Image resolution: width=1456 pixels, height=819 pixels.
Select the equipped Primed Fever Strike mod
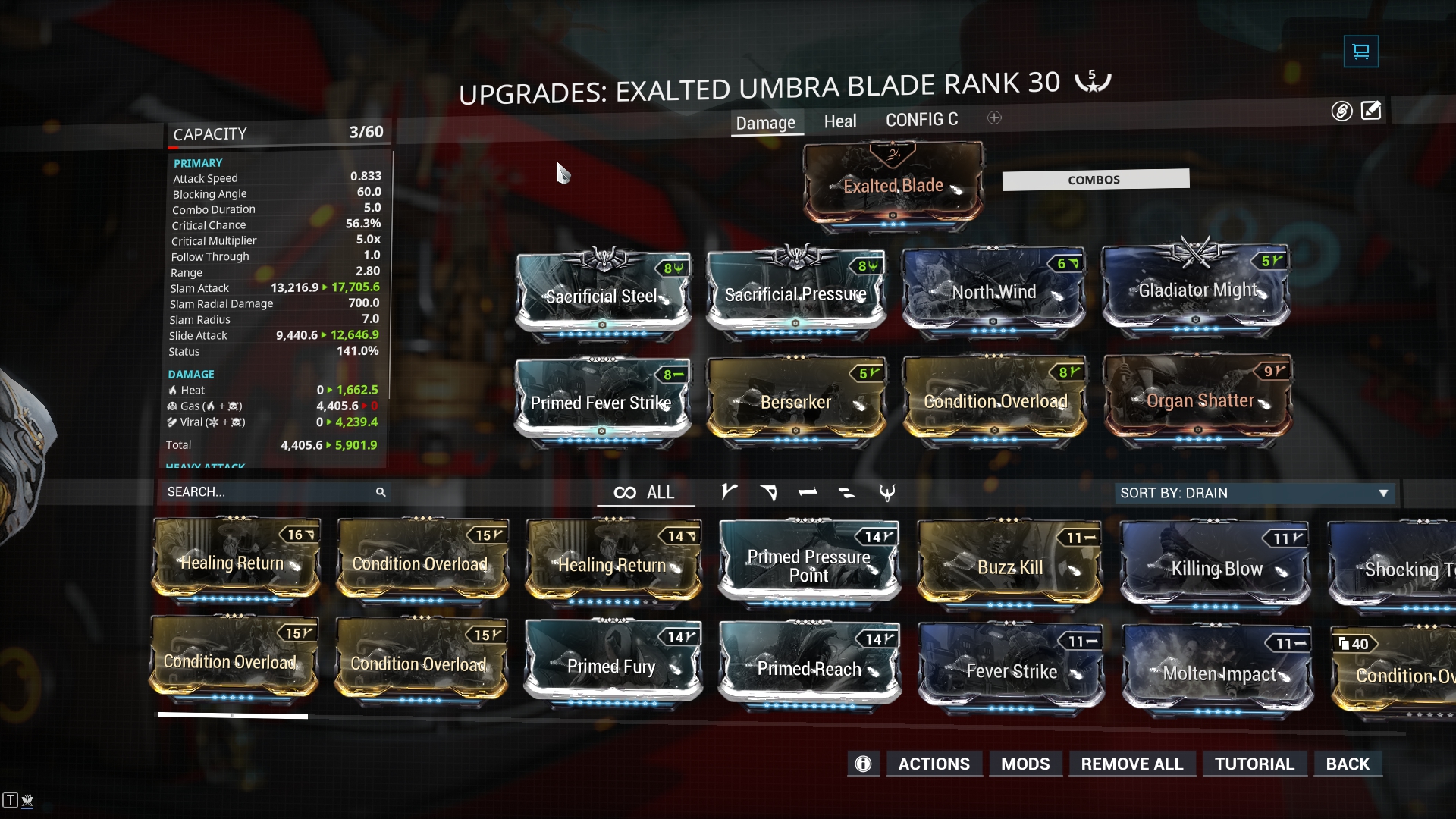[601, 403]
